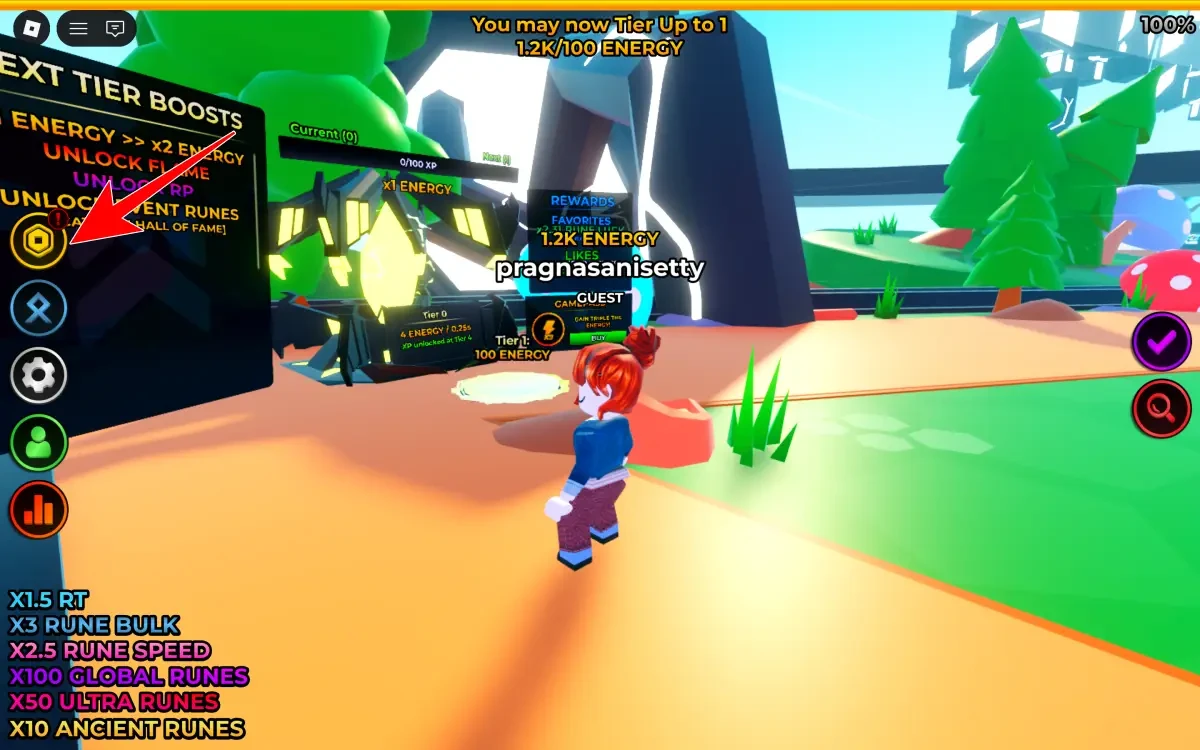This screenshot has width=1200, height=750.
Task: Click the purple checkmark button
Action: pyautogui.click(x=1161, y=342)
